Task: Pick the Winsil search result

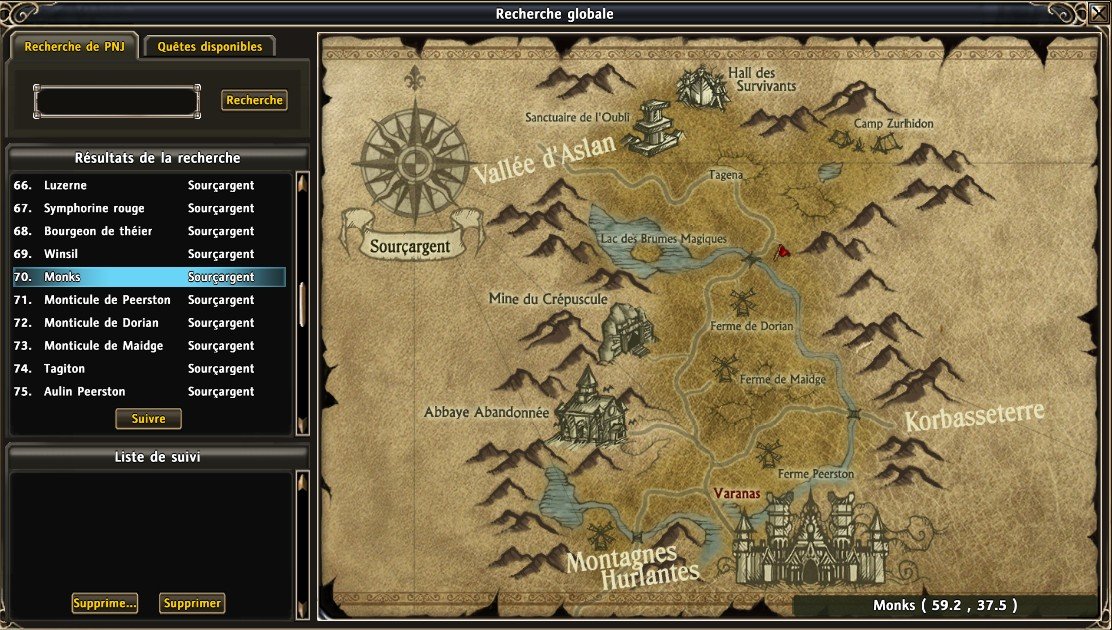Action: pyautogui.click(x=148, y=255)
